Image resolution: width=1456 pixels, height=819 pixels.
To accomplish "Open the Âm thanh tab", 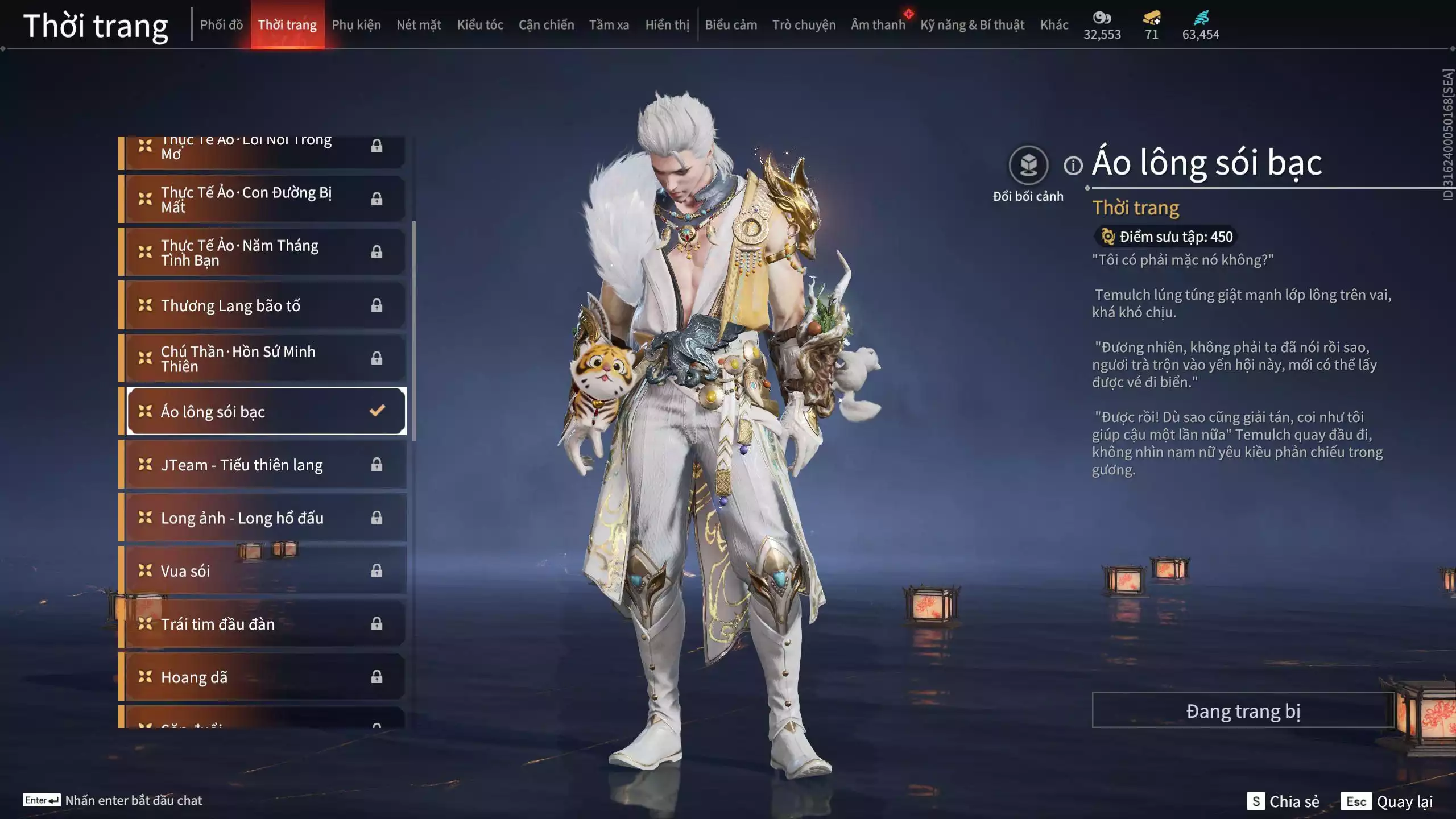I will [x=878, y=25].
